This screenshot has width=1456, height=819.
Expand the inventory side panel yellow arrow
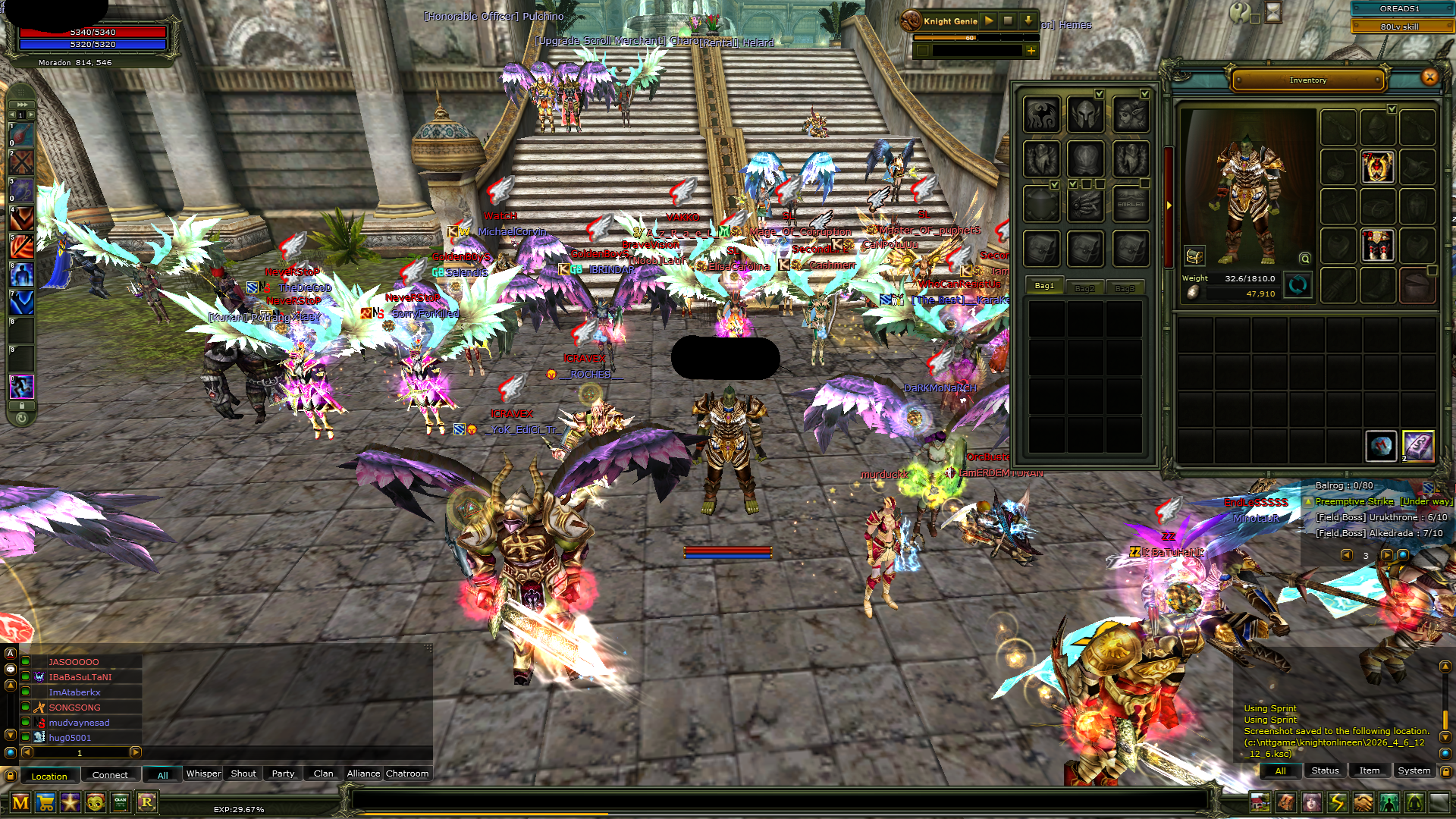1170,205
